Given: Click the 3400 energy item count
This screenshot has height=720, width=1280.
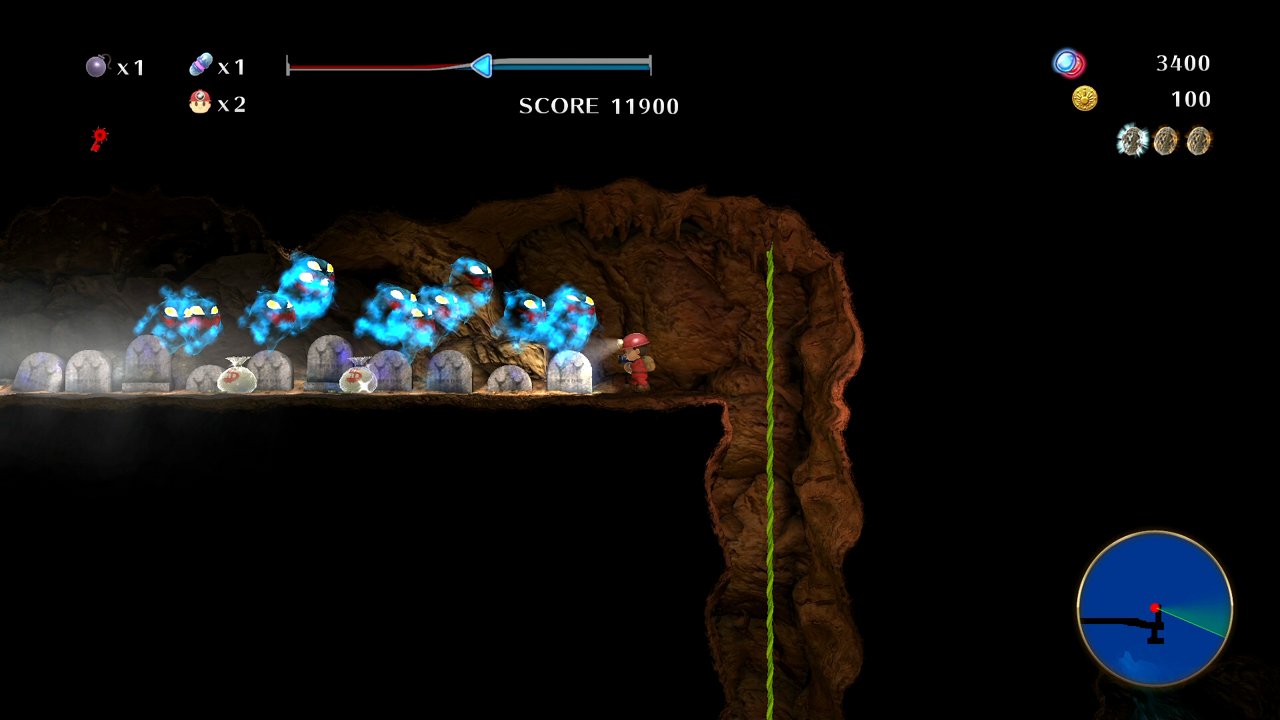Looking at the screenshot, I should click(1184, 62).
